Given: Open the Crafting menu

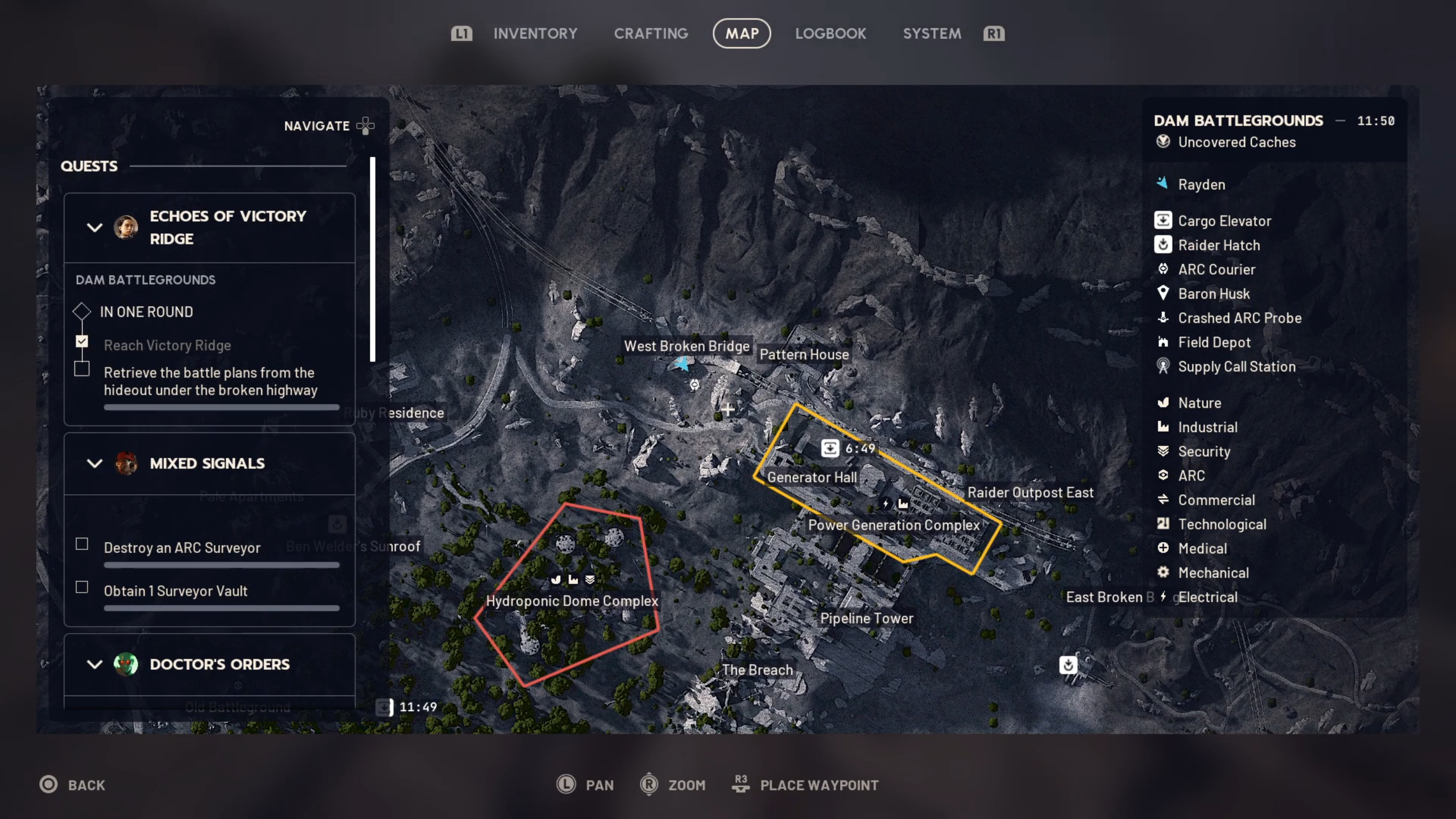Looking at the screenshot, I should [651, 33].
